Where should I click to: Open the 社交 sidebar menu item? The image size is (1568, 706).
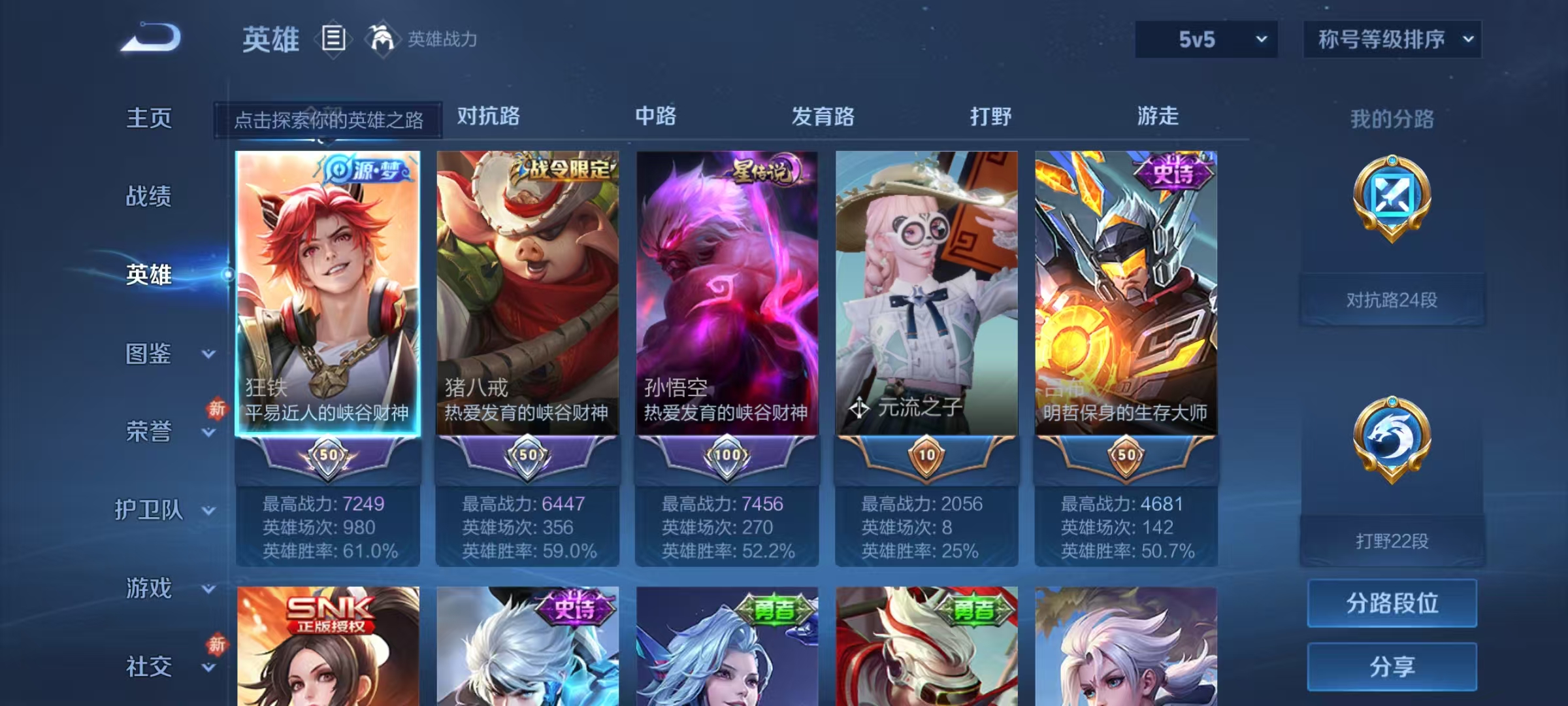[x=150, y=667]
